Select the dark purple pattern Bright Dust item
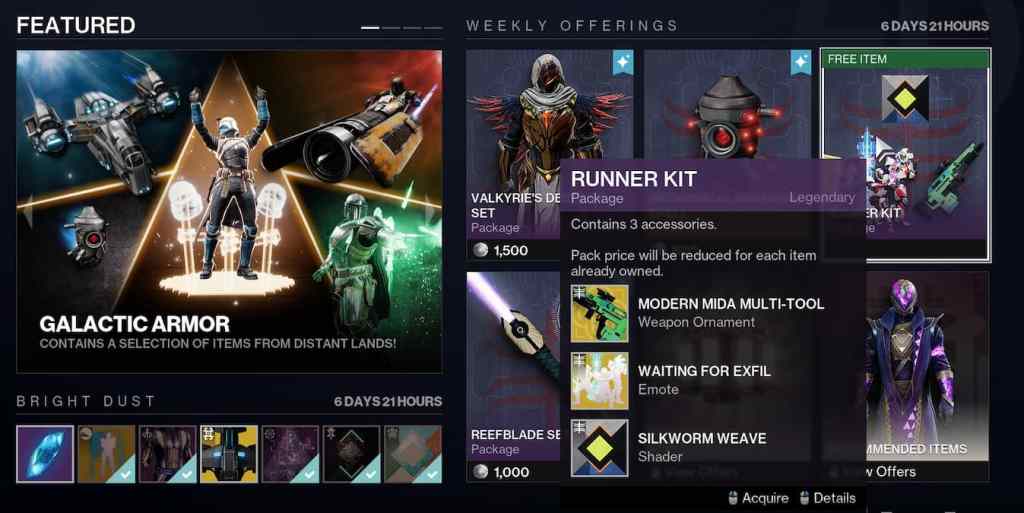The height and width of the screenshot is (513, 1024). click(290, 454)
